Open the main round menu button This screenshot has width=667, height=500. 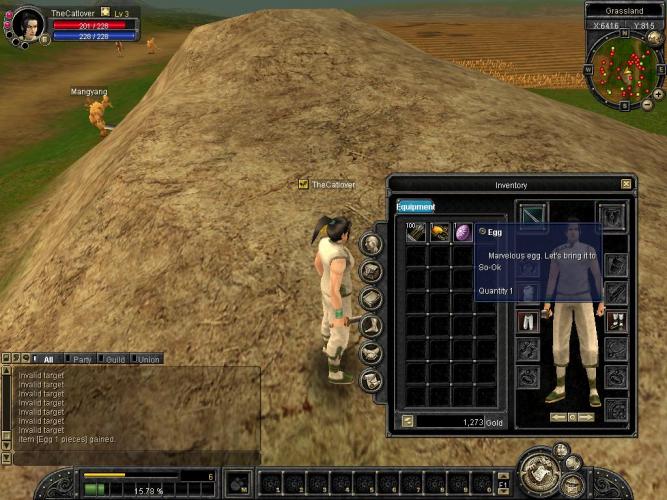tap(542, 472)
